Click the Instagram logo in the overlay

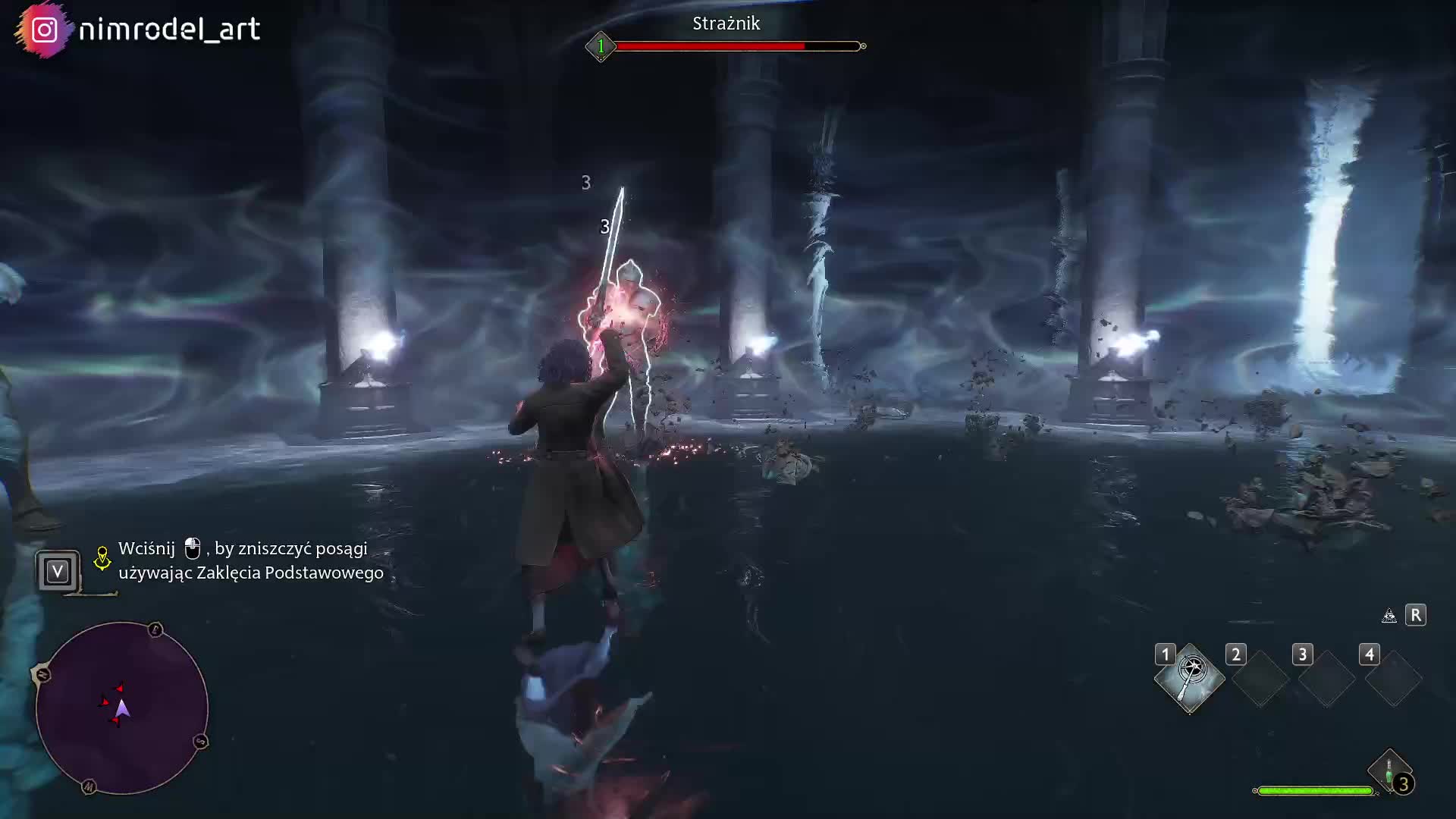pos(44,30)
